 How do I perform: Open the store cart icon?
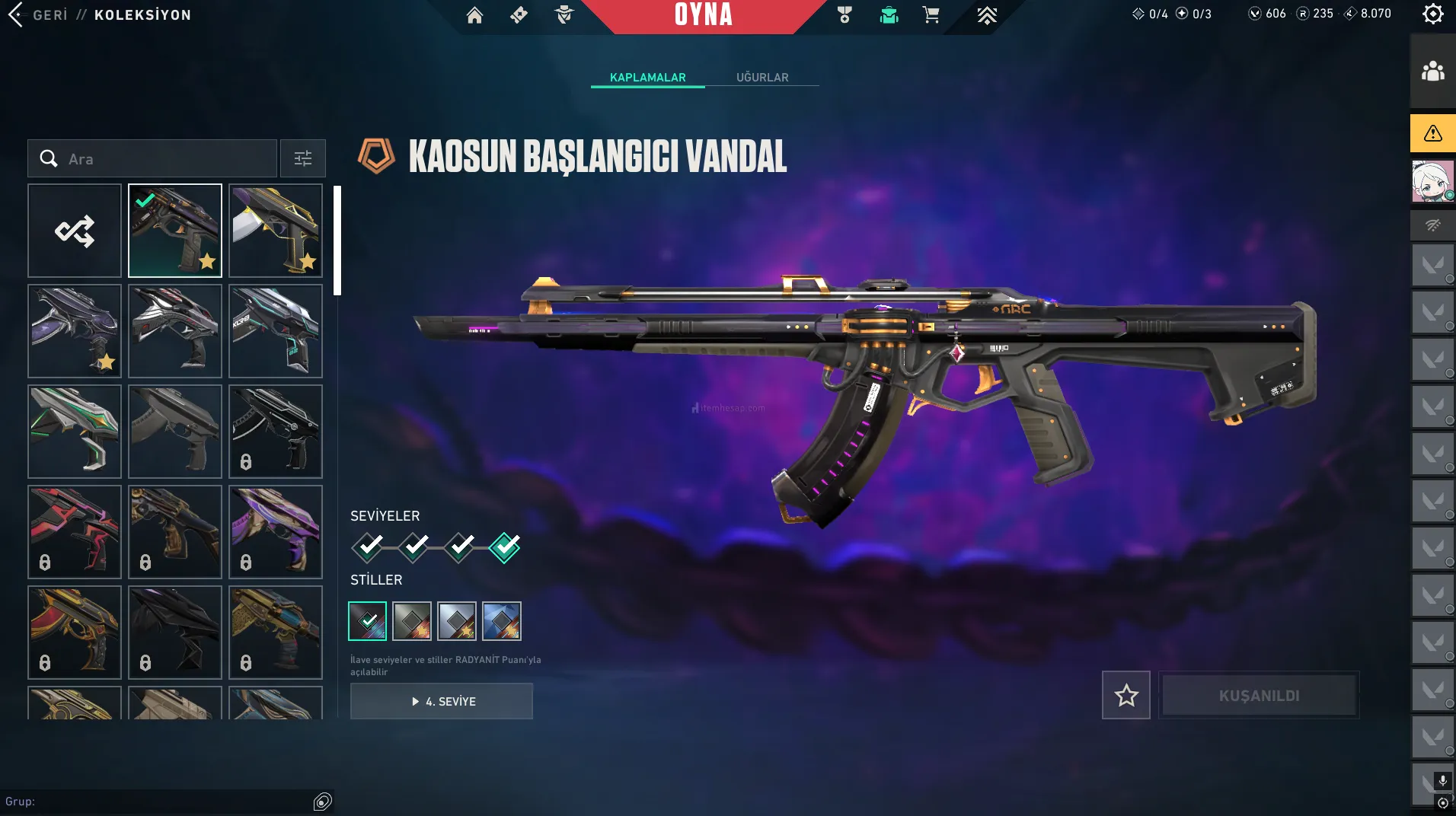[x=931, y=15]
